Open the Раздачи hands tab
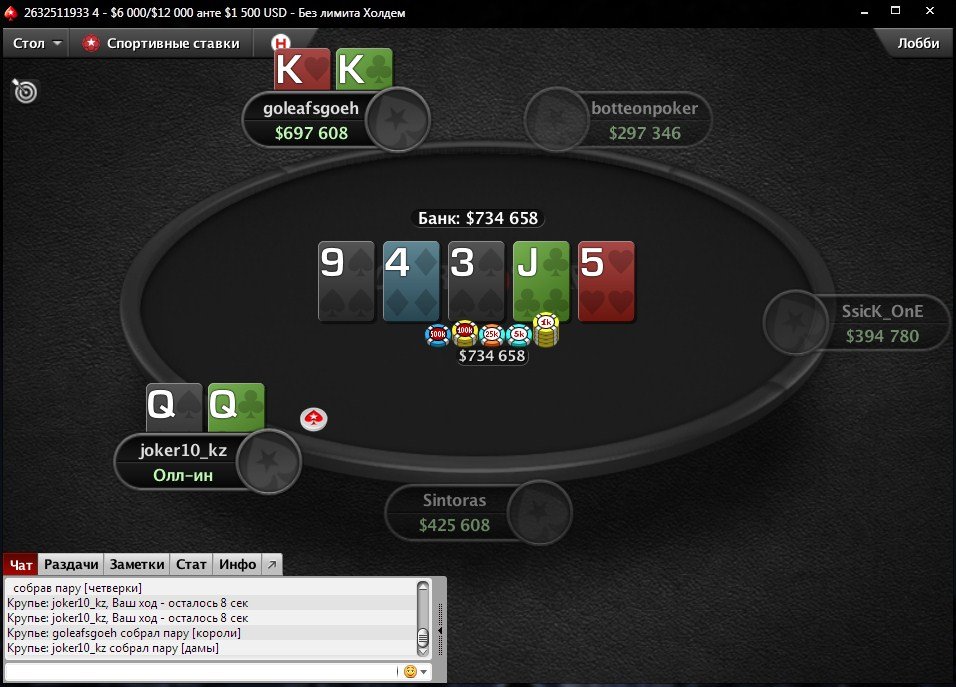 point(71,565)
